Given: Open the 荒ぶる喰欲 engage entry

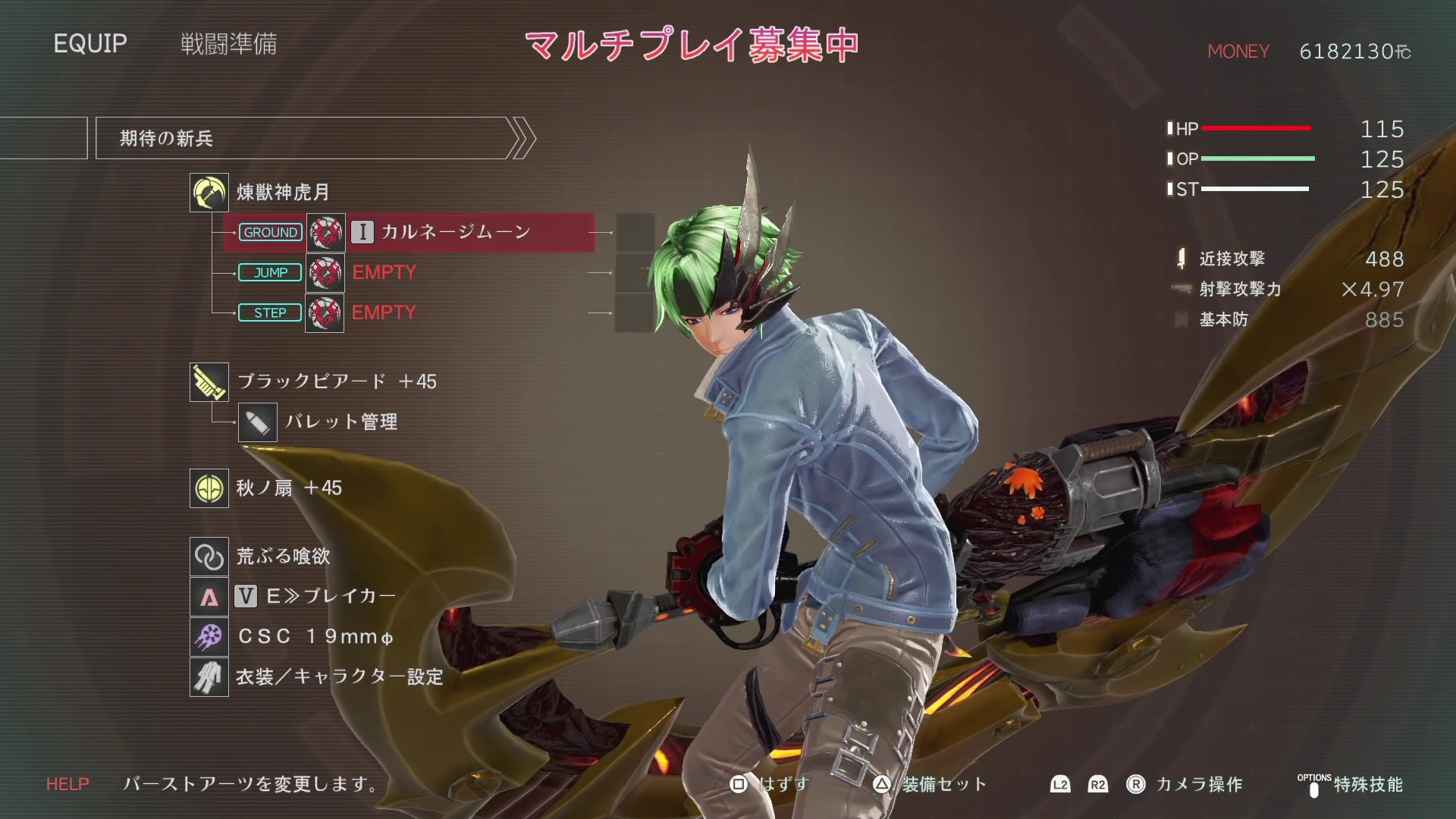Looking at the screenshot, I should coord(283,557).
